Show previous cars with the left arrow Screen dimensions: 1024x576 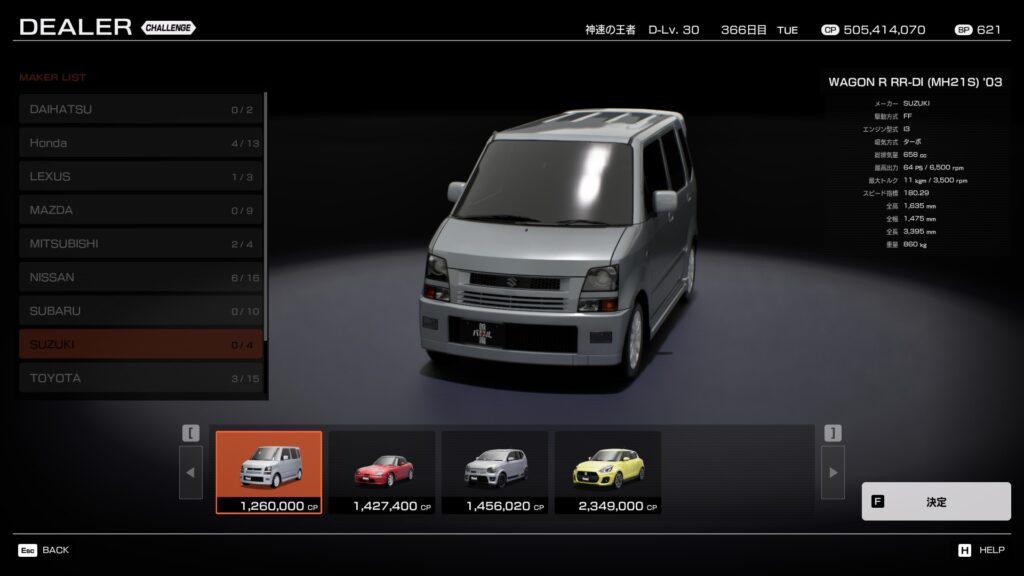click(191, 472)
